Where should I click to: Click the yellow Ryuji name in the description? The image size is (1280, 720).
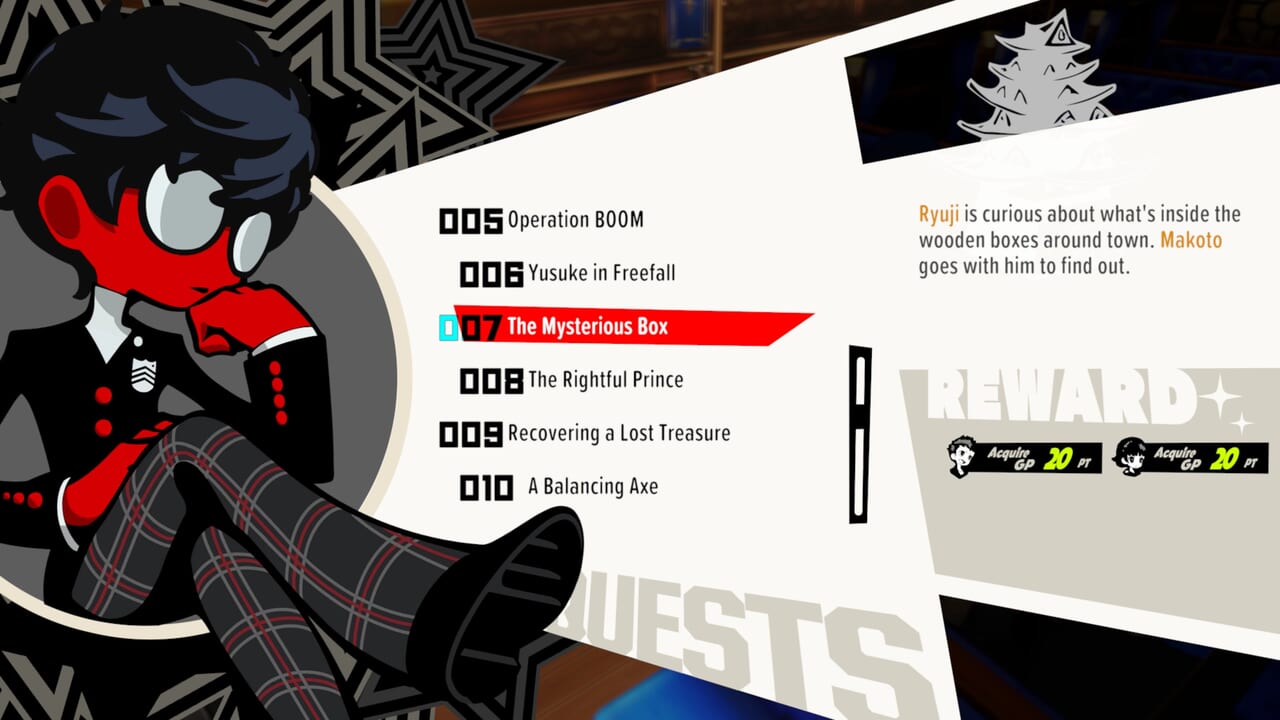pos(938,213)
